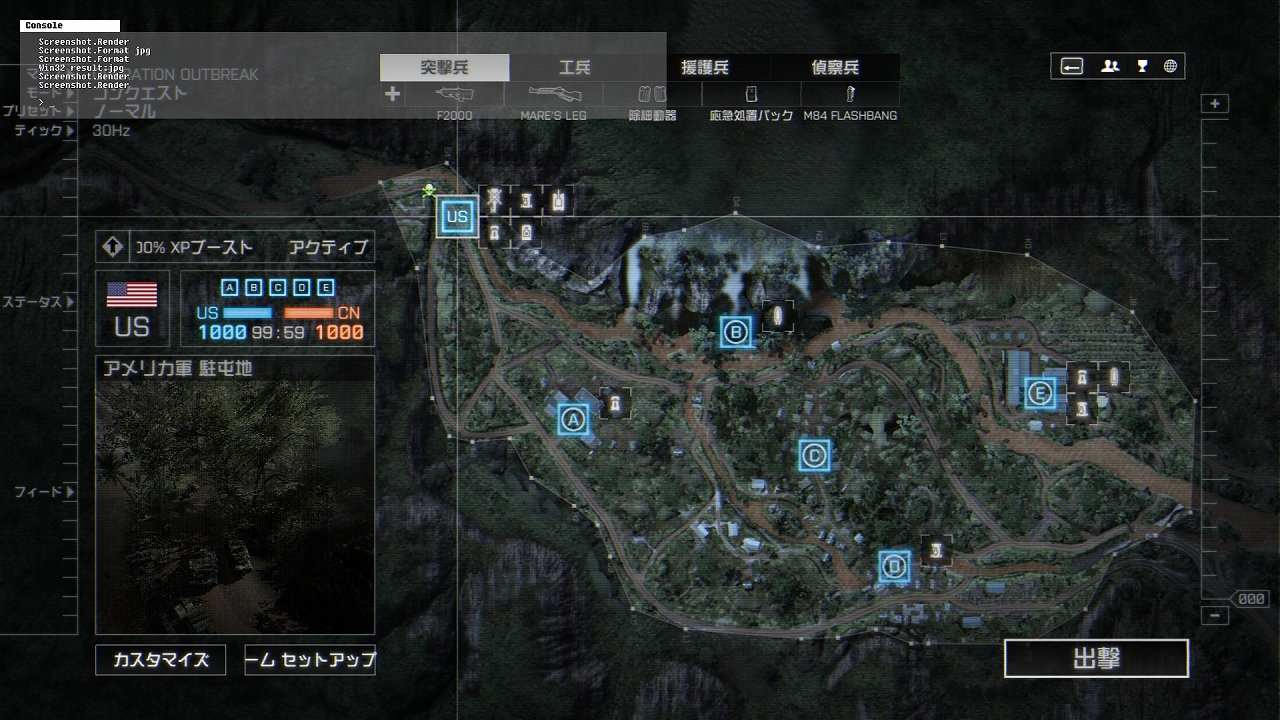Pick capture point C on the map
Viewport: 1280px width, 720px height.
(x=814, y=456)
